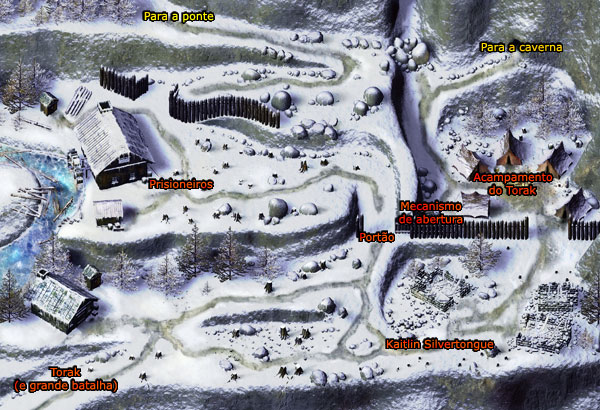The height and width of the screenshot is (410, 600).
Task: Select the "Portão" map label
Action: pos(376,236)
